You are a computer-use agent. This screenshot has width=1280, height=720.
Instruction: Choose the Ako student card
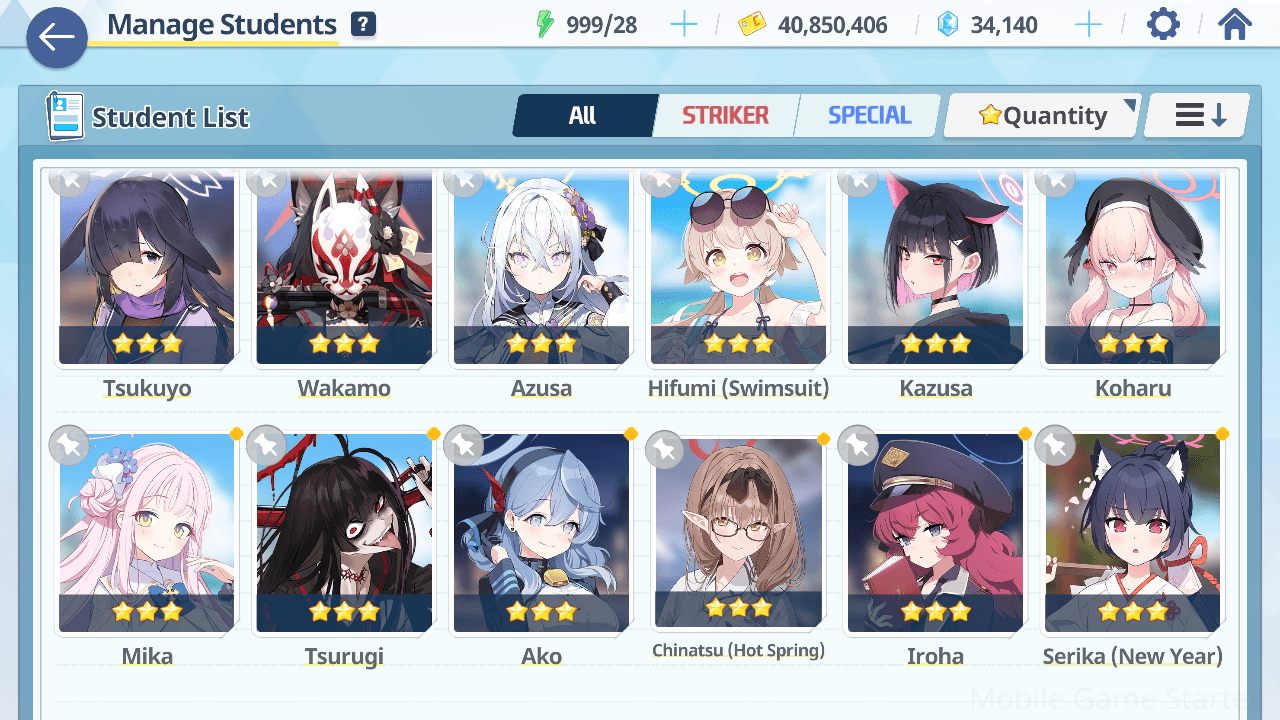[541, 535]
